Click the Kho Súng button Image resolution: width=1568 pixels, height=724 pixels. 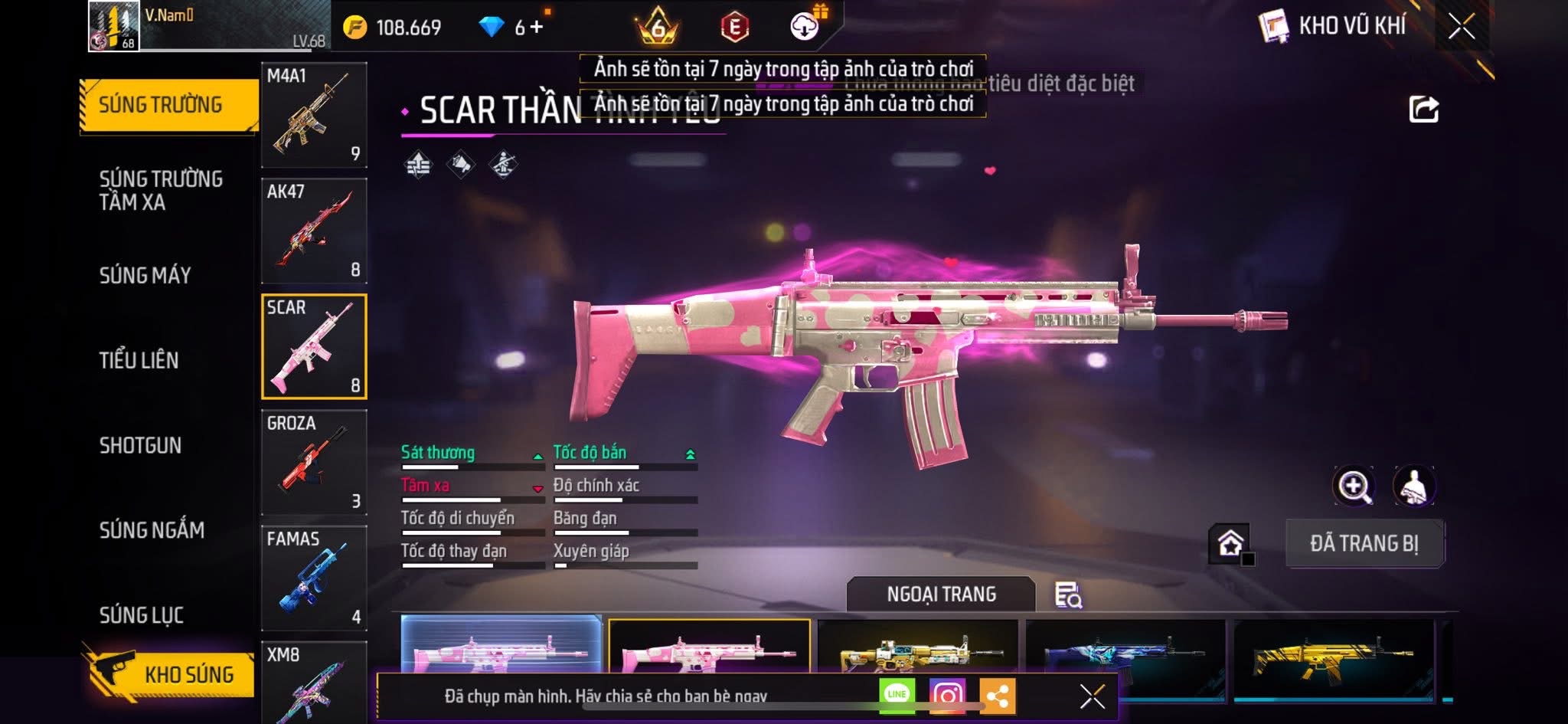(170, 673)
